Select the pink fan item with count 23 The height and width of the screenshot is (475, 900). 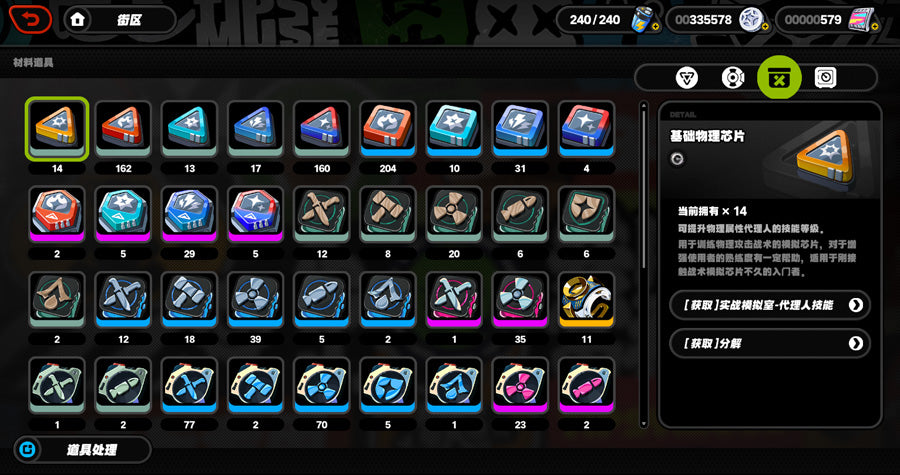[x=520, y=386]
